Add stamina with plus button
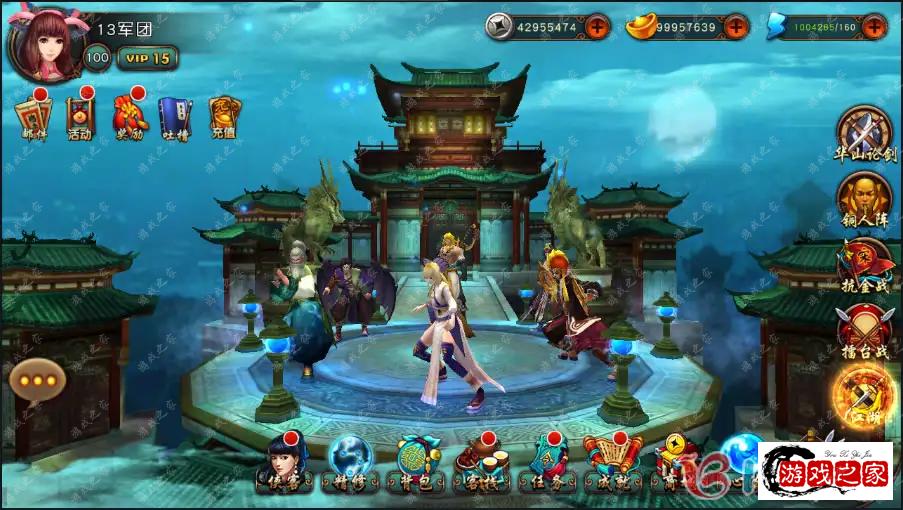Viewport: 903px width, 510px height. 873,27
